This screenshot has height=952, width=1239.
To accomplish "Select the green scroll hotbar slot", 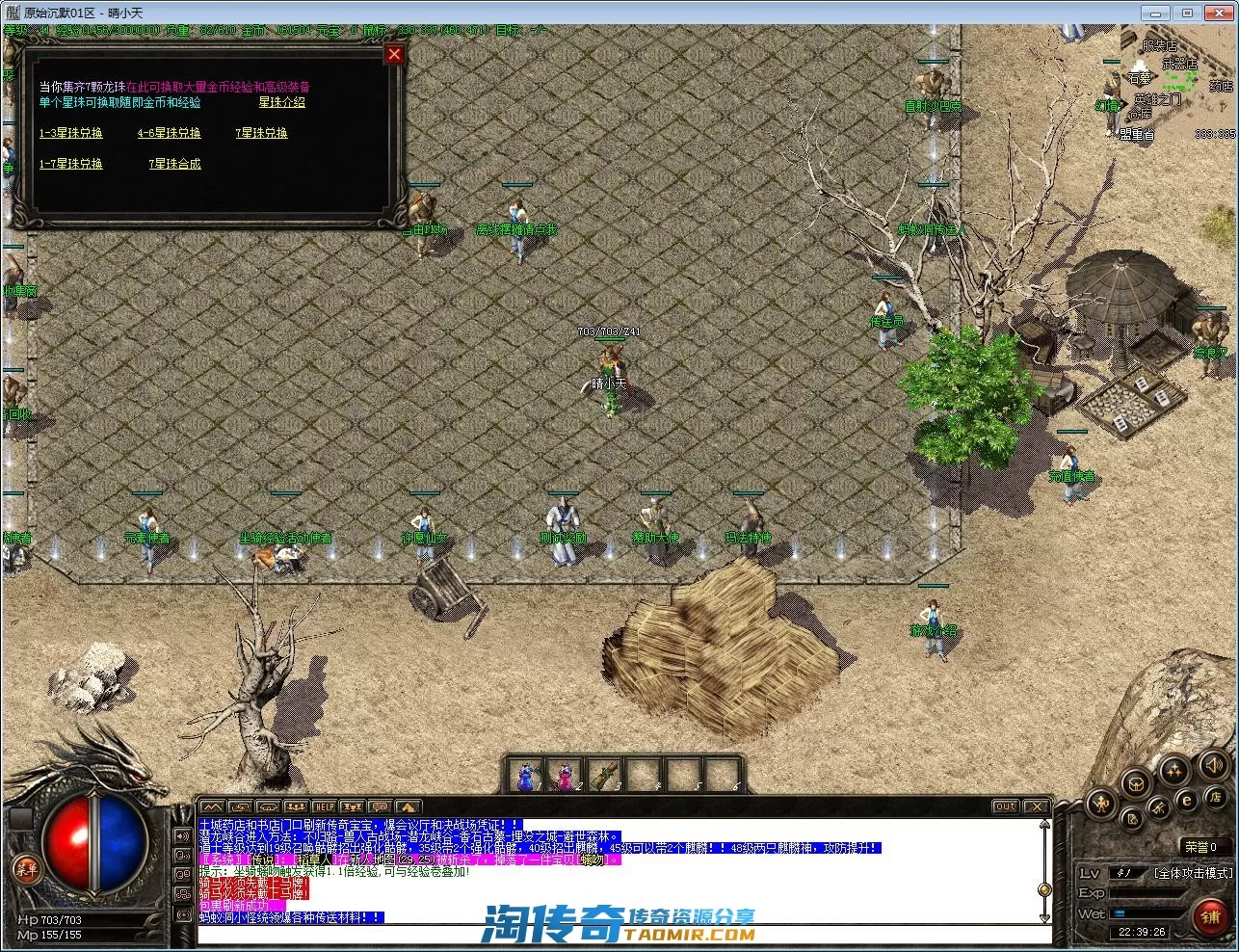I will [x=603, y=776].
